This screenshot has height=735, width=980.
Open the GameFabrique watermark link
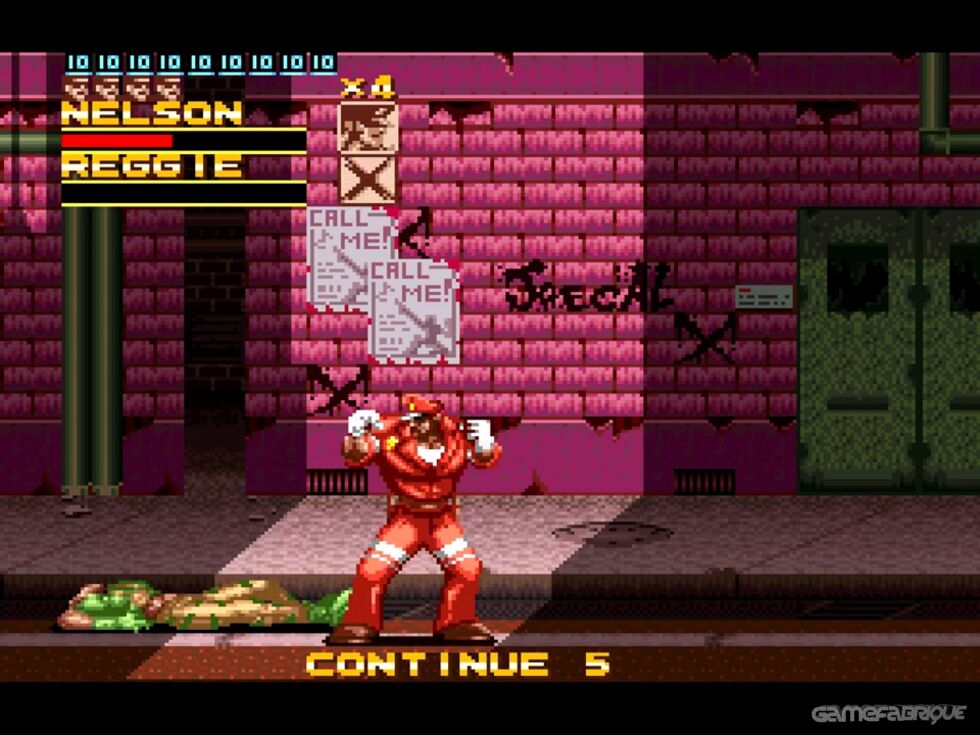[x=888, y=713]
